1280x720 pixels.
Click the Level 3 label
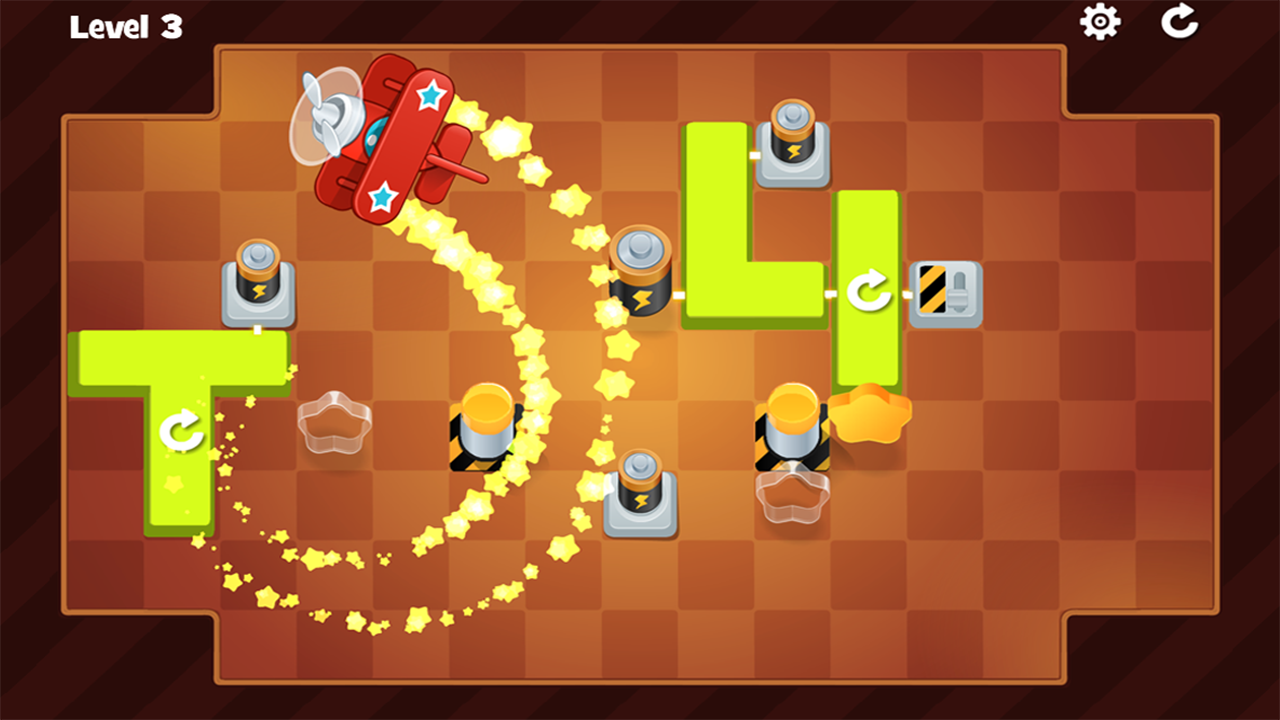125,27
